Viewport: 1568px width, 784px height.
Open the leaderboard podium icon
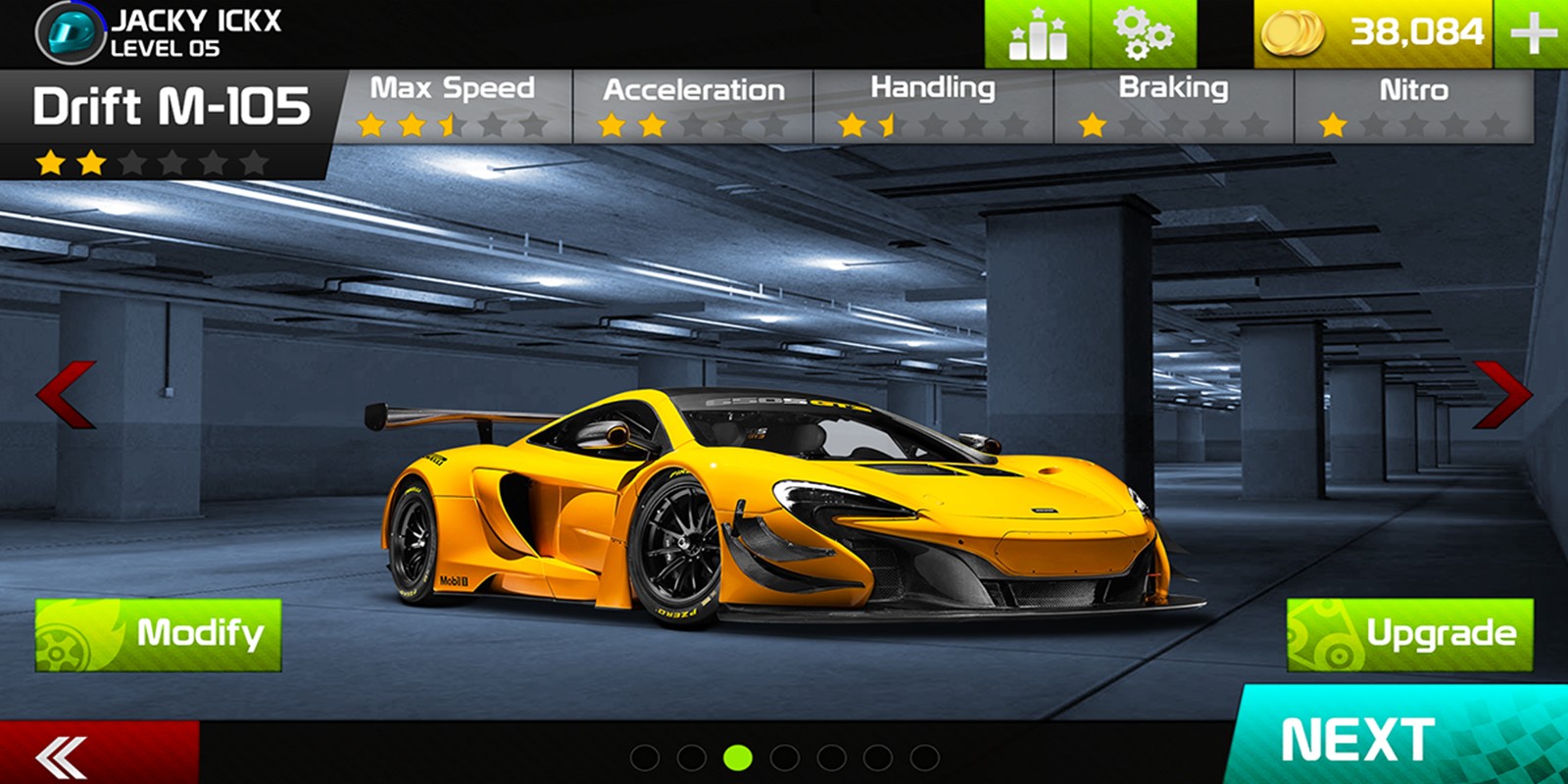[1038, 34]
